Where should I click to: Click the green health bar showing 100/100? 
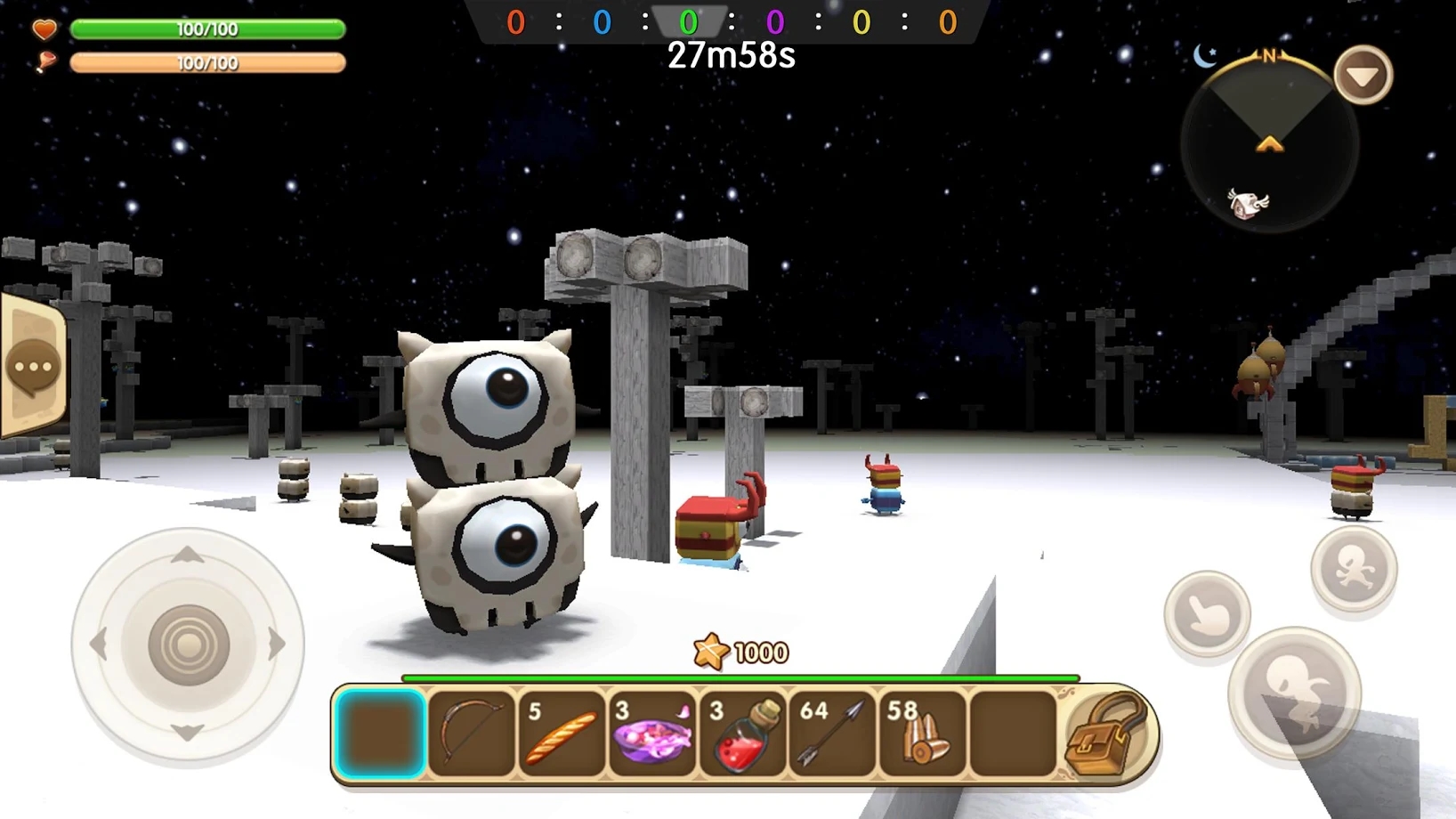210,29
